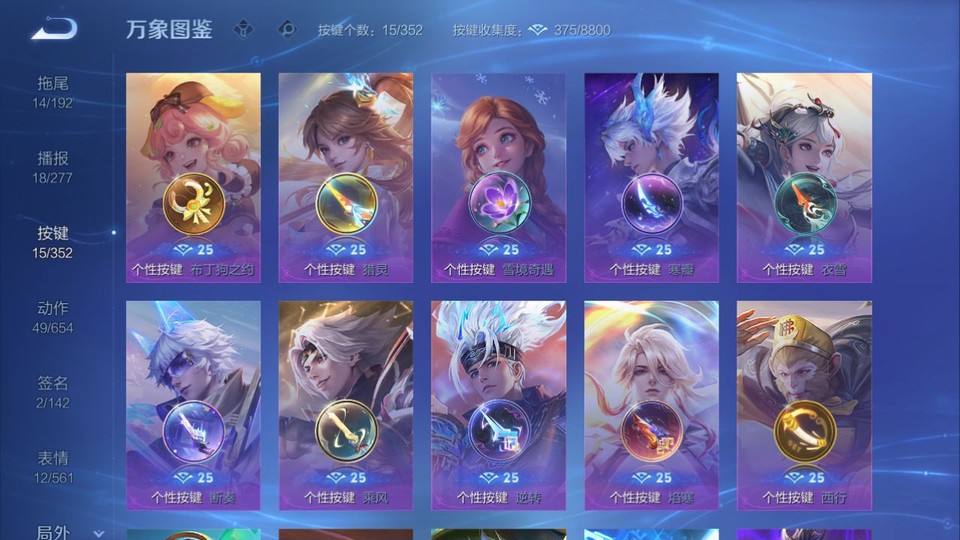Click the magnifier icon in the header
The image size is (960, 540).
point(287,29)
